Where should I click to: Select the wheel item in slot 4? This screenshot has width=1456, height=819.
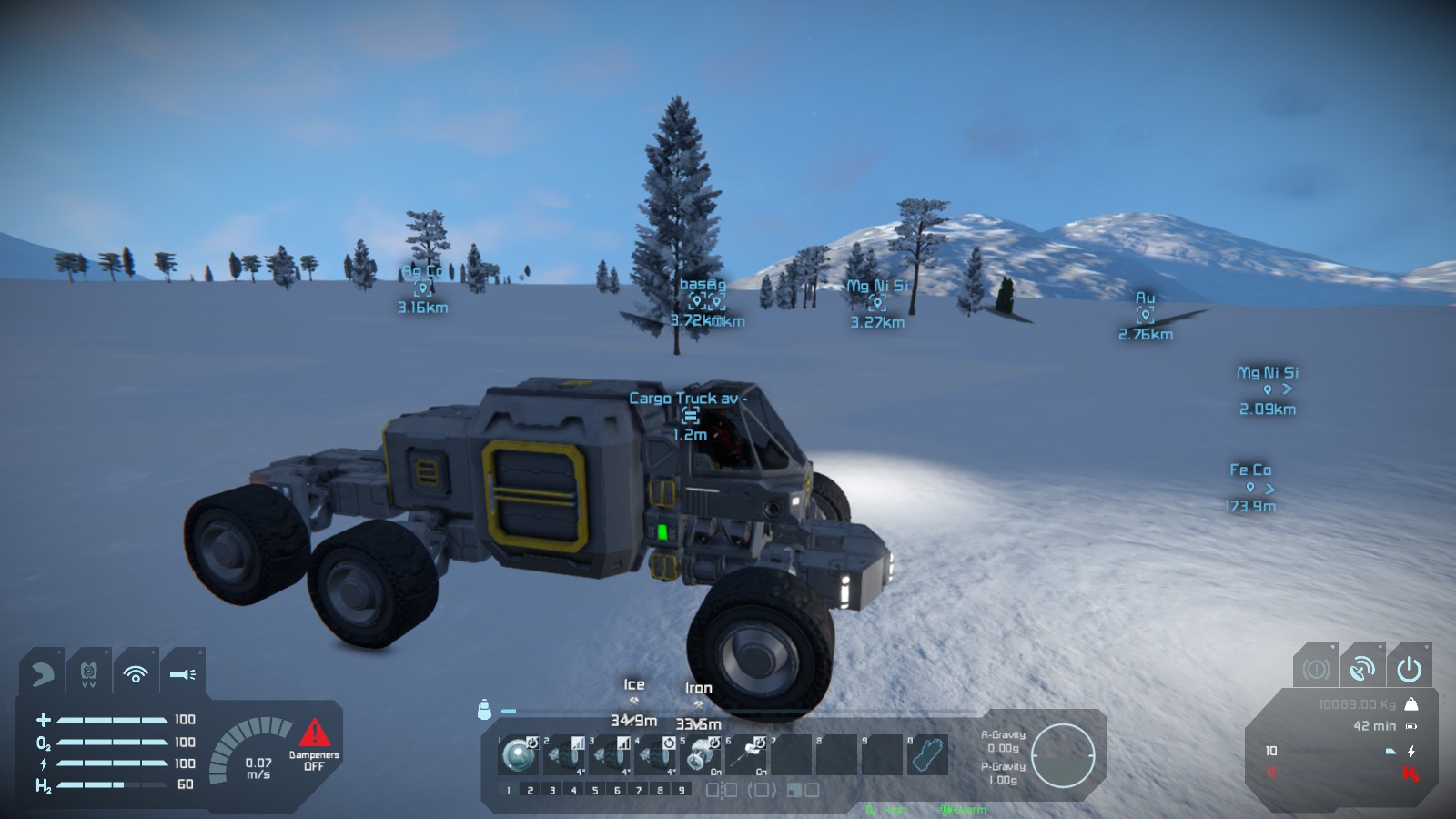(655, 755)
